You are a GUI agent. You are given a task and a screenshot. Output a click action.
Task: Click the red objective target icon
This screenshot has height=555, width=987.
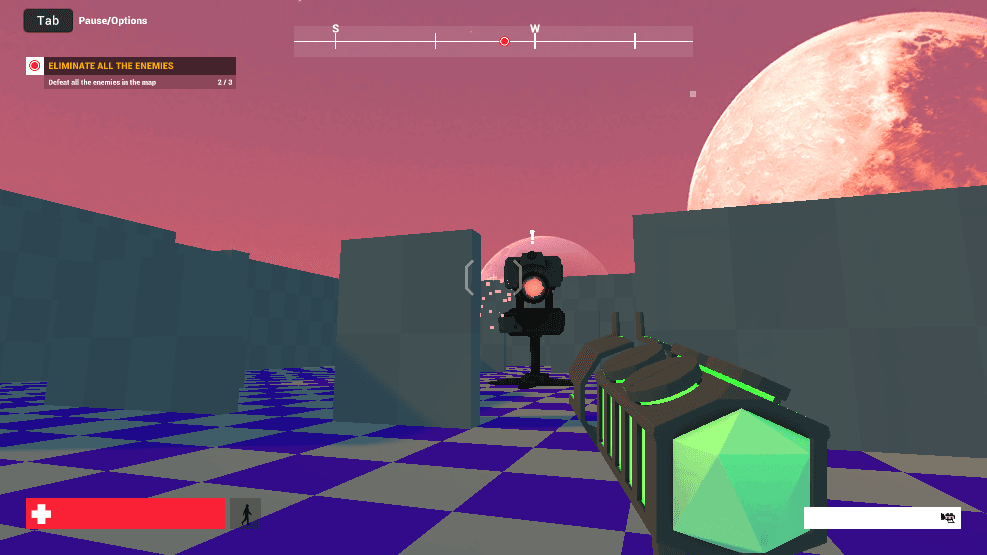pos(35,66)
